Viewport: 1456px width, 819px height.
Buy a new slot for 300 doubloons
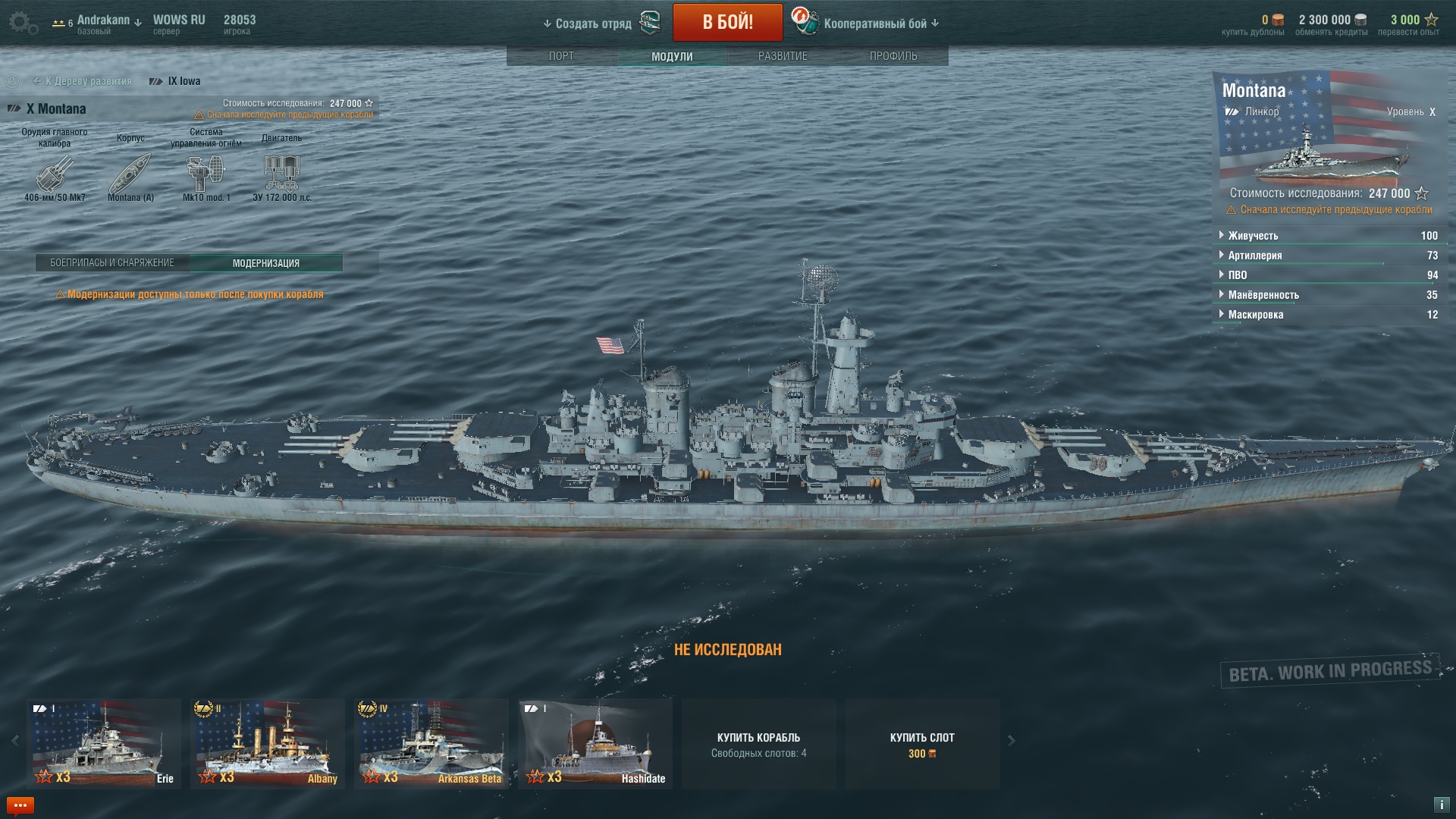tap(922, 744)
